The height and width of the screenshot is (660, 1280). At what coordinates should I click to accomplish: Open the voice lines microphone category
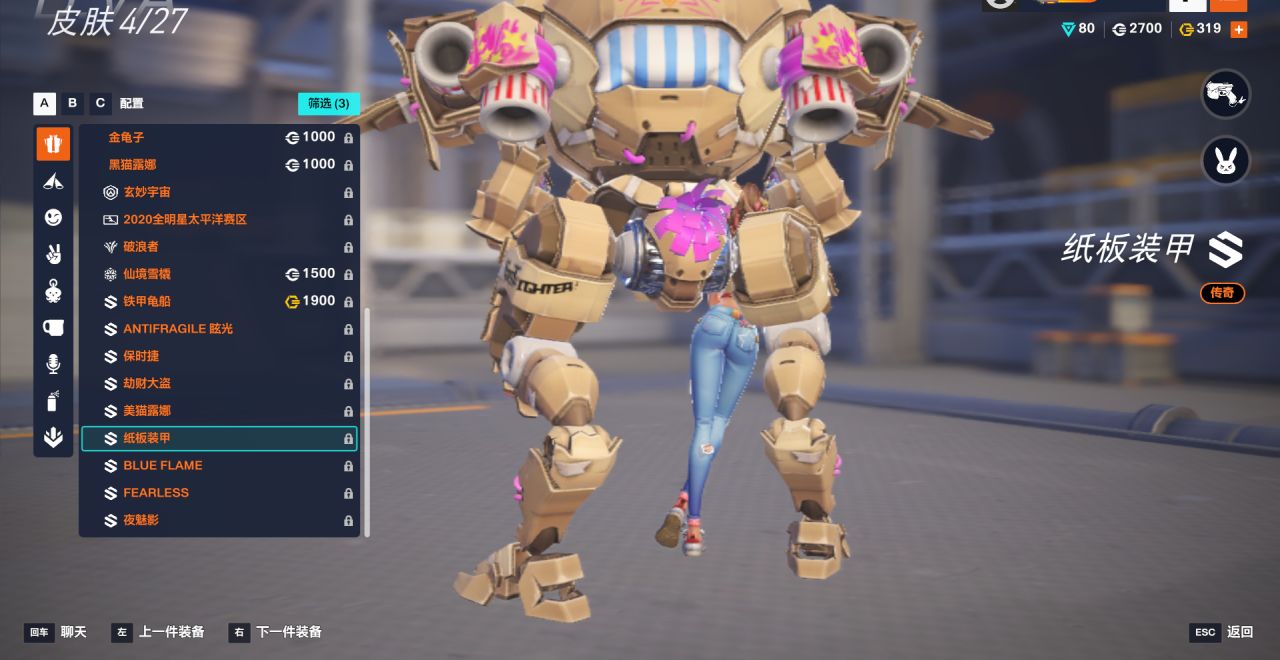(x=53, y=364)
